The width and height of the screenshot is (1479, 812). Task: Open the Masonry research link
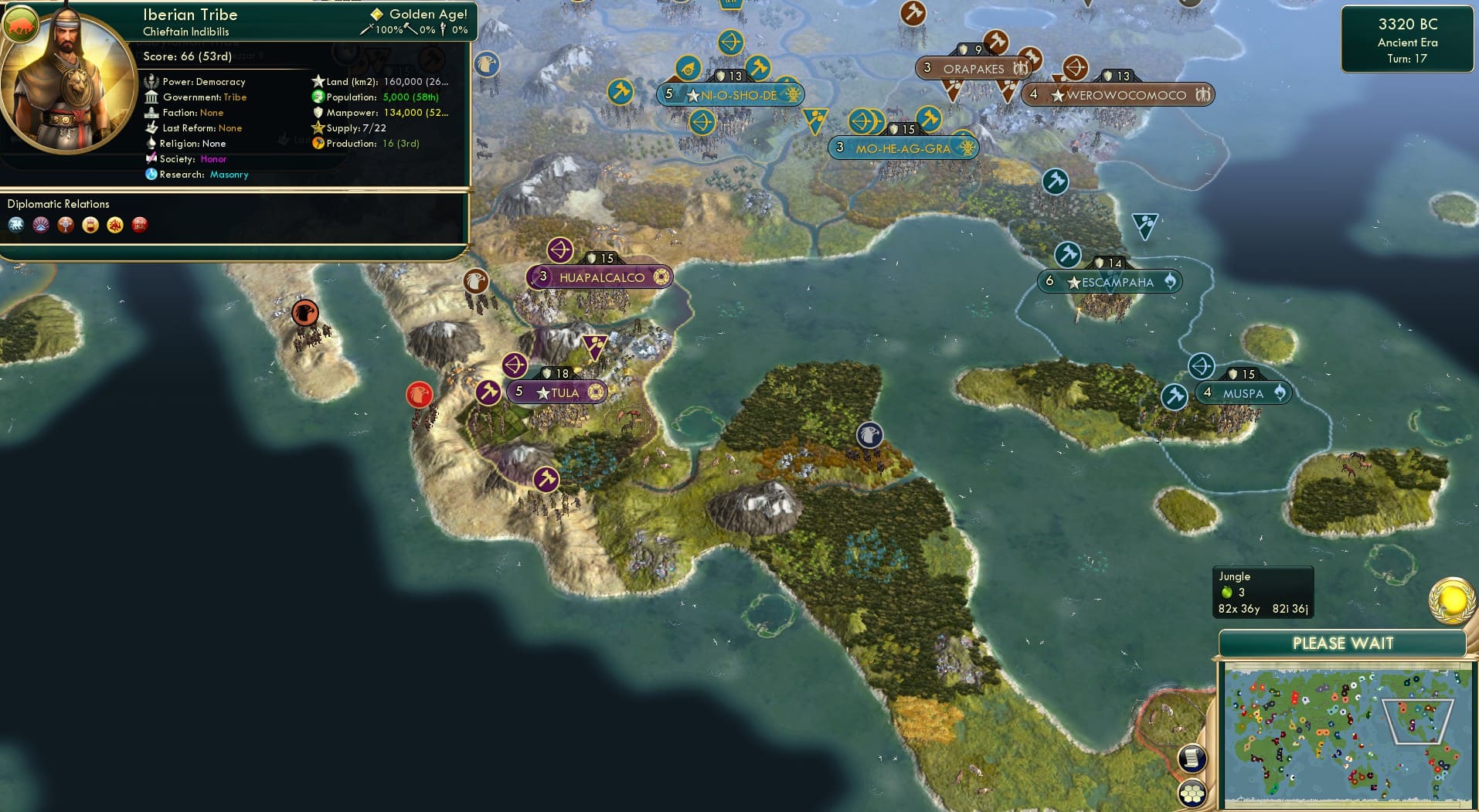coord(229,175)
